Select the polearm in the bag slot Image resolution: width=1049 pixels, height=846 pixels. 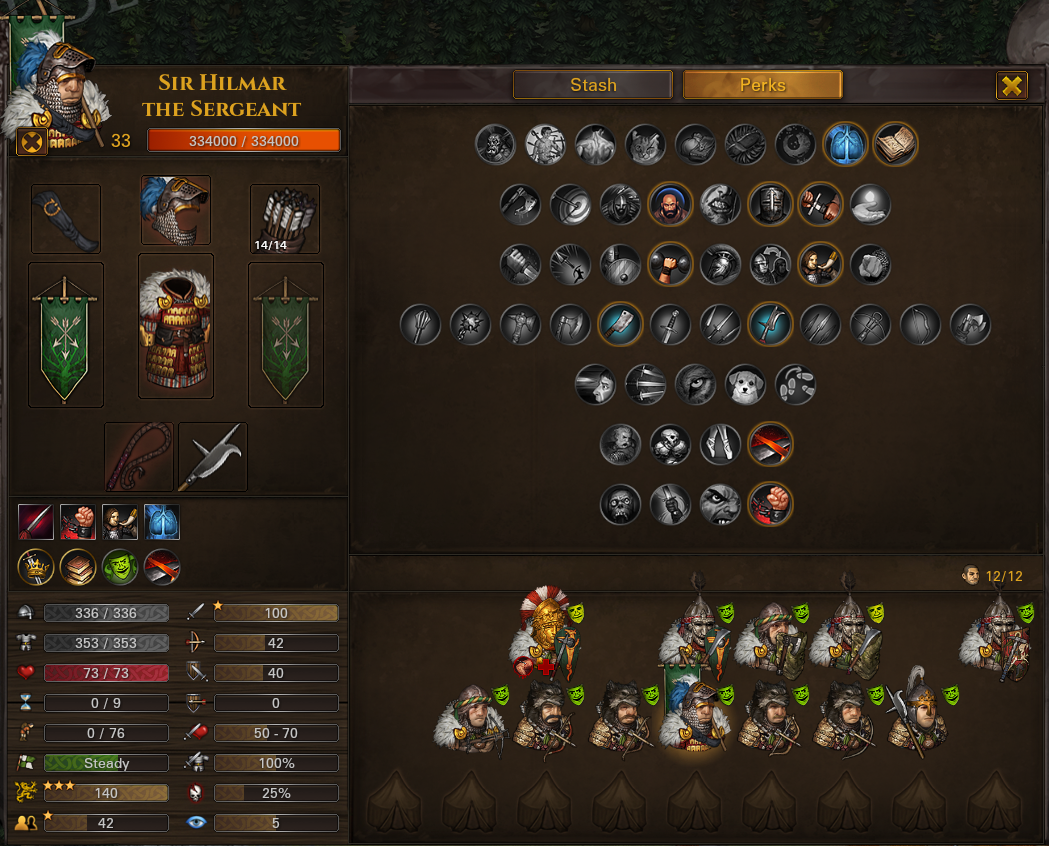point(213,457)
